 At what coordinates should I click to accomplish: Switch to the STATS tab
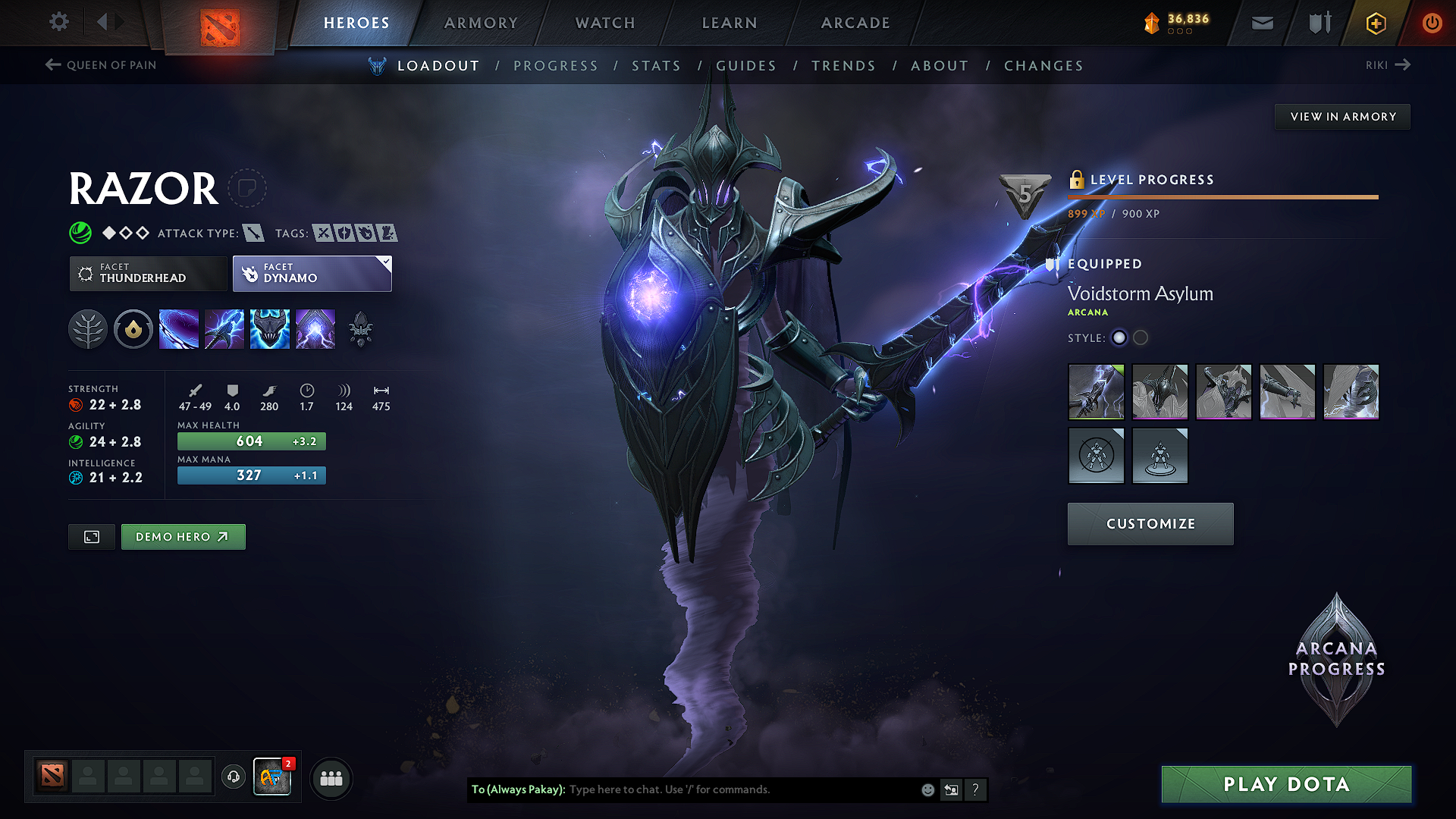657,66
